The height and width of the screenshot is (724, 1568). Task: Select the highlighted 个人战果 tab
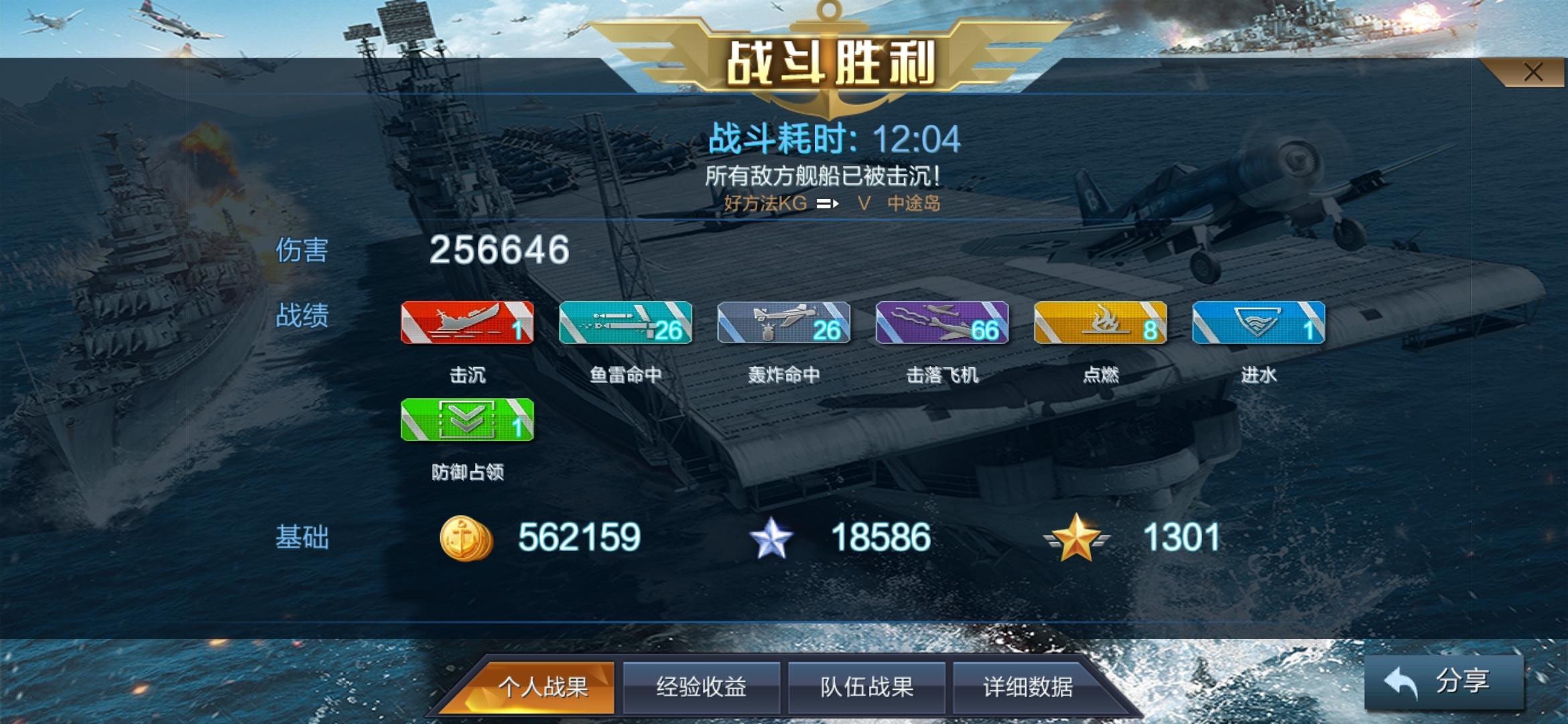tap(543, 686)
